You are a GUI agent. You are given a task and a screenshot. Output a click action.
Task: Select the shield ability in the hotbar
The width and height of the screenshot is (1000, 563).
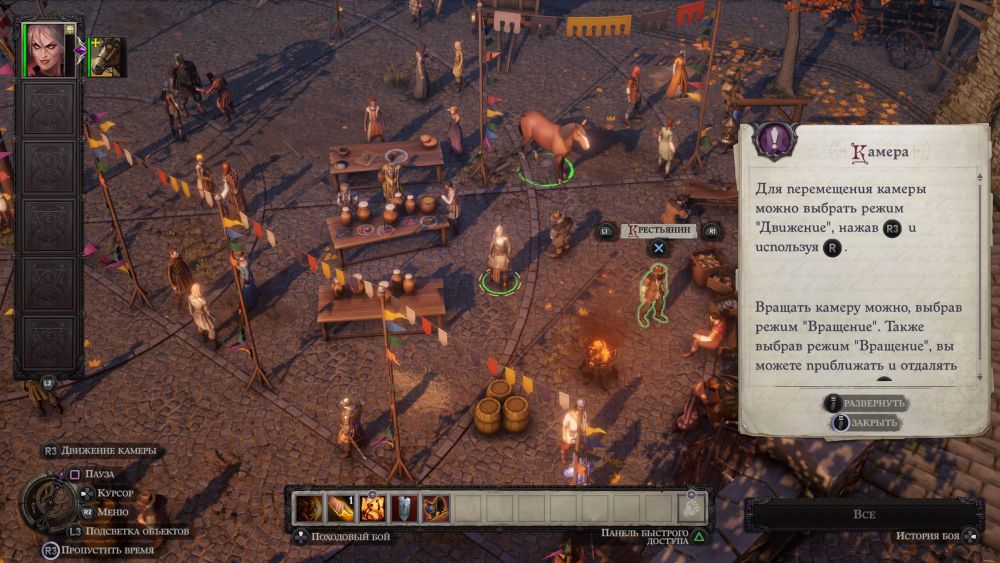(x=404, y=508)
